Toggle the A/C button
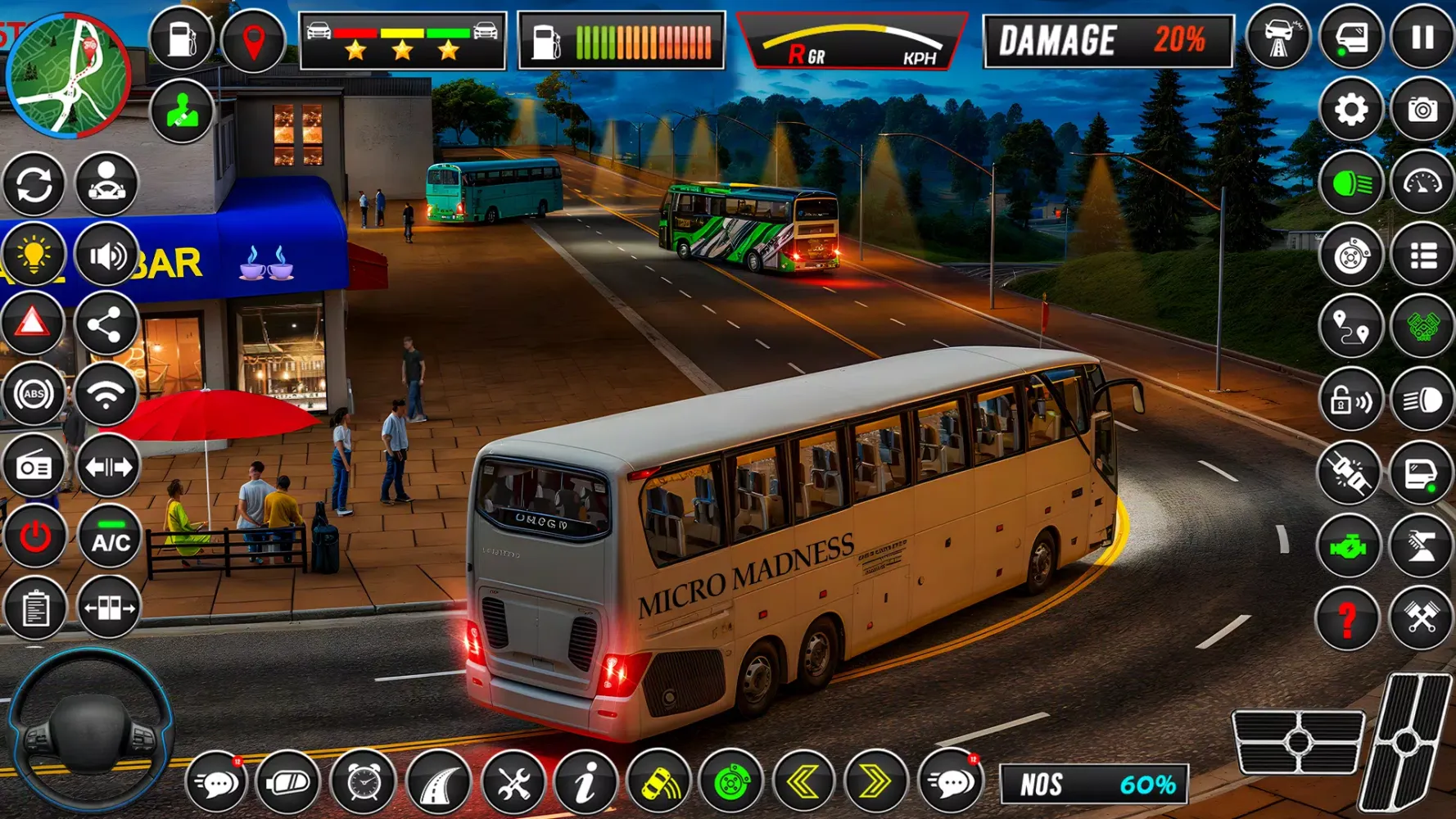The height and width of the screenshot is (819, 1456). click(x=110, y=538)
